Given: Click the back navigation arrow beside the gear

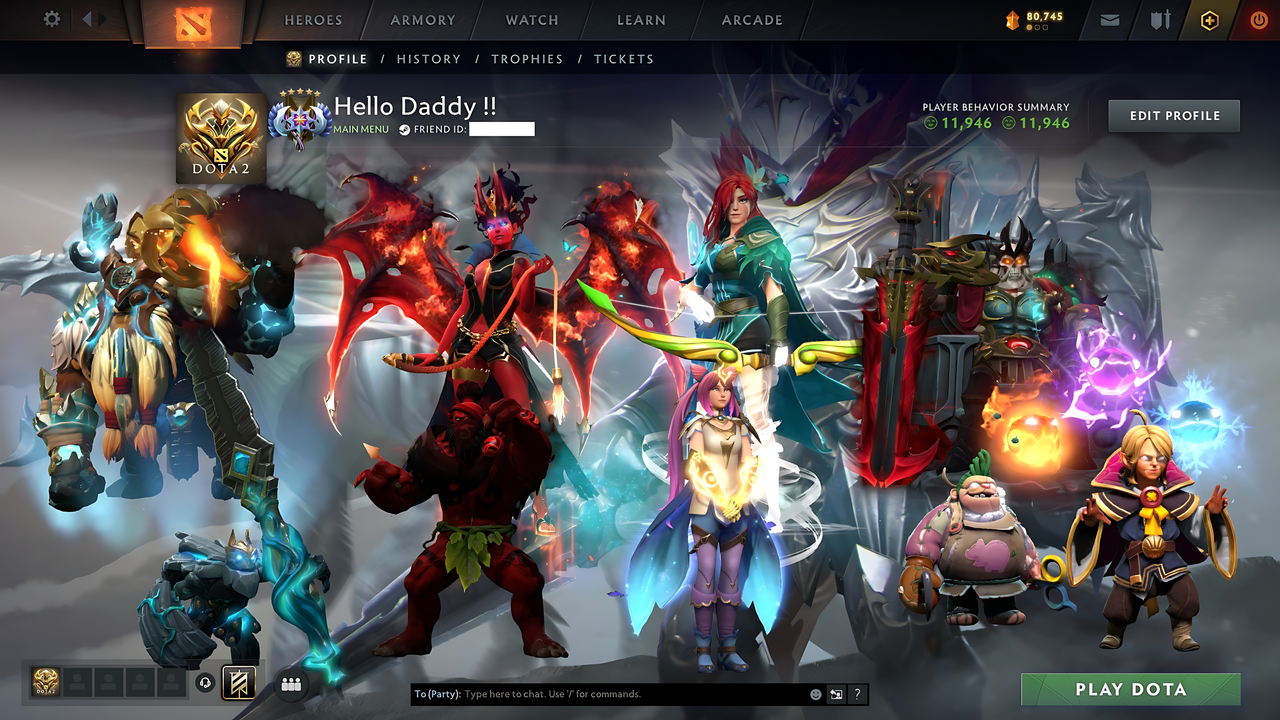Looking at the screenshot, I should pos(88,18).
